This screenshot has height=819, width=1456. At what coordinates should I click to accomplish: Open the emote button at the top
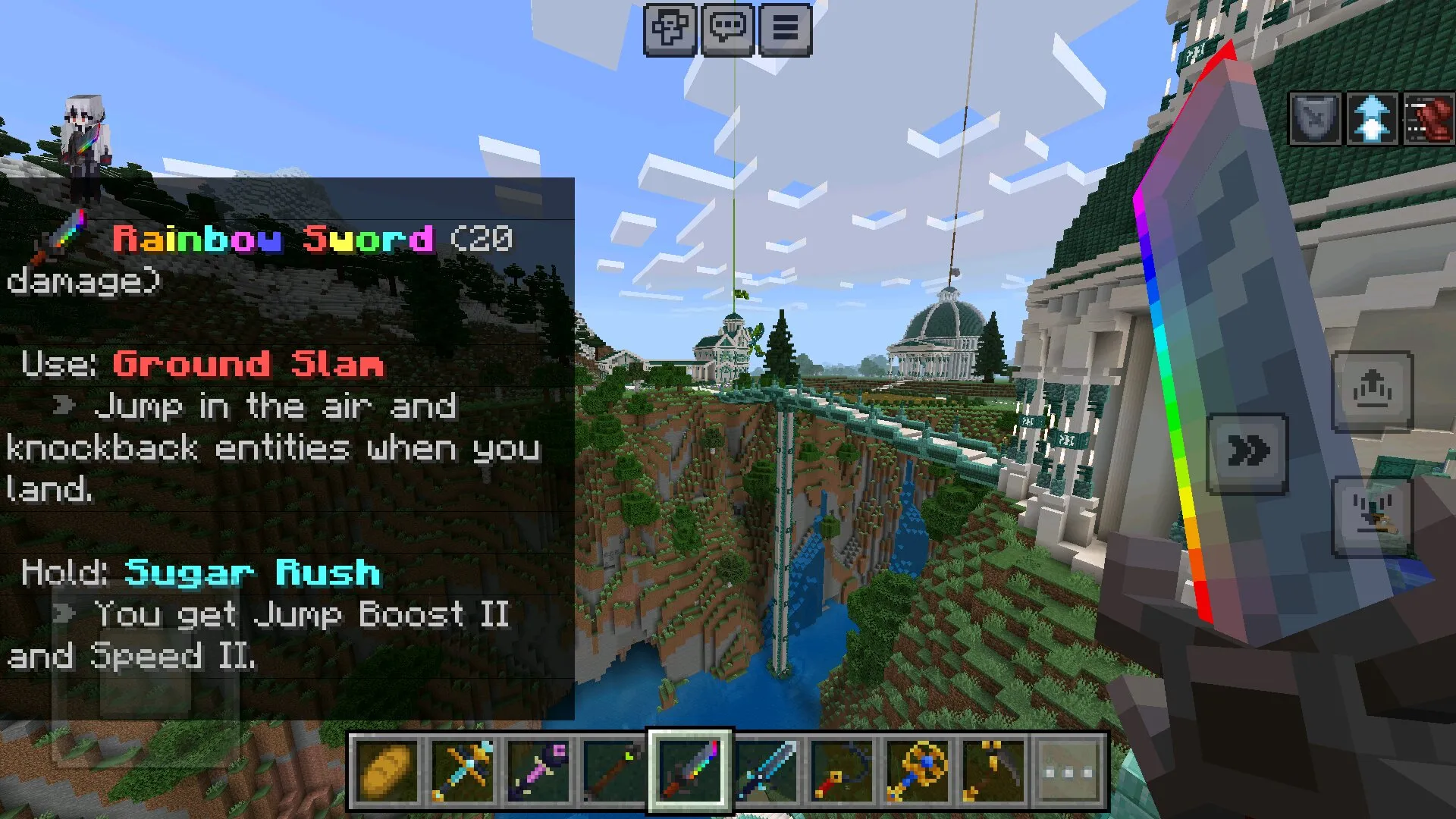pyautogui.click(x=670, y=29)
